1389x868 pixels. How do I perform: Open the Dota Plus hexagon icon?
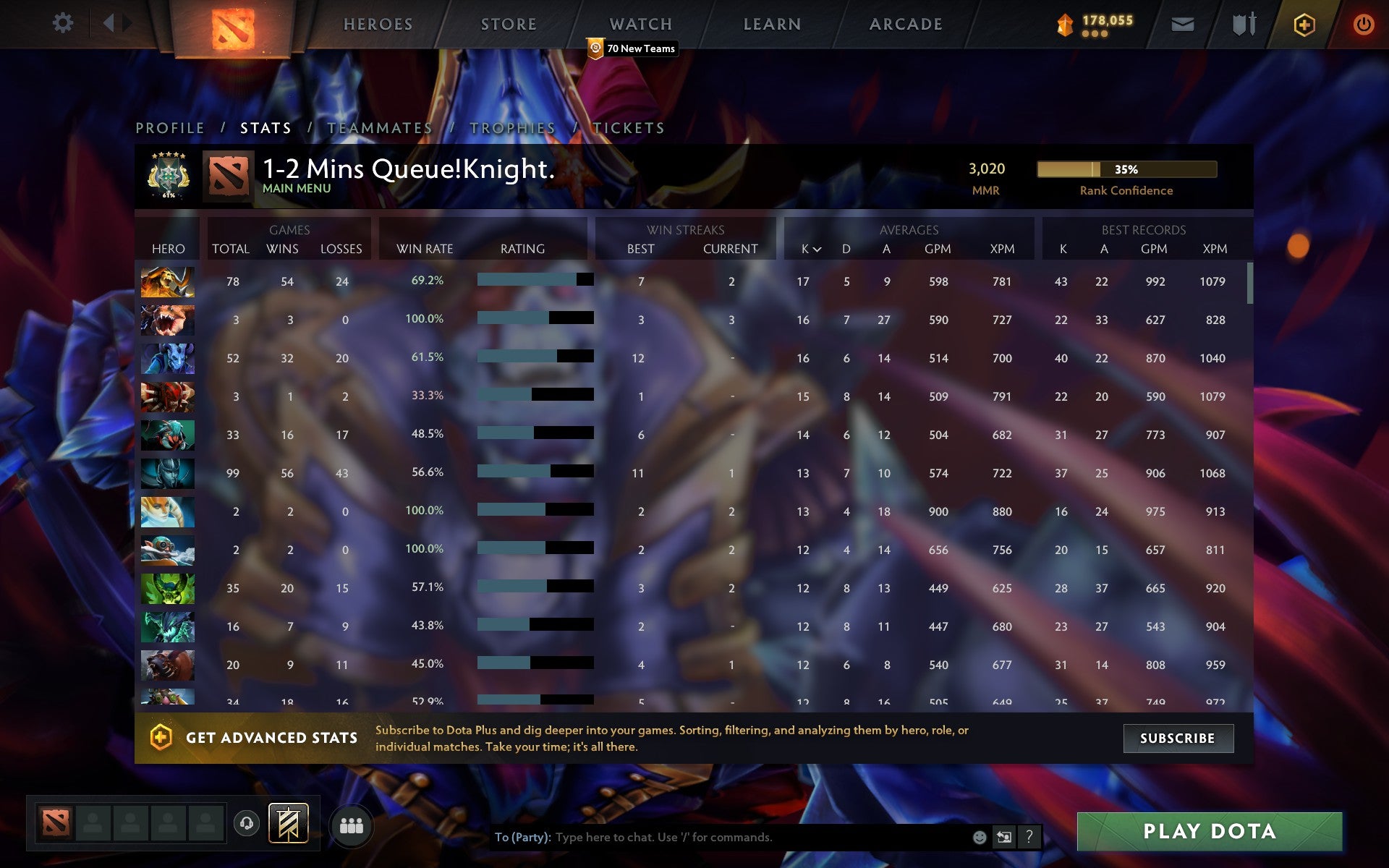pyautogui.click(x=1303, y=23)
